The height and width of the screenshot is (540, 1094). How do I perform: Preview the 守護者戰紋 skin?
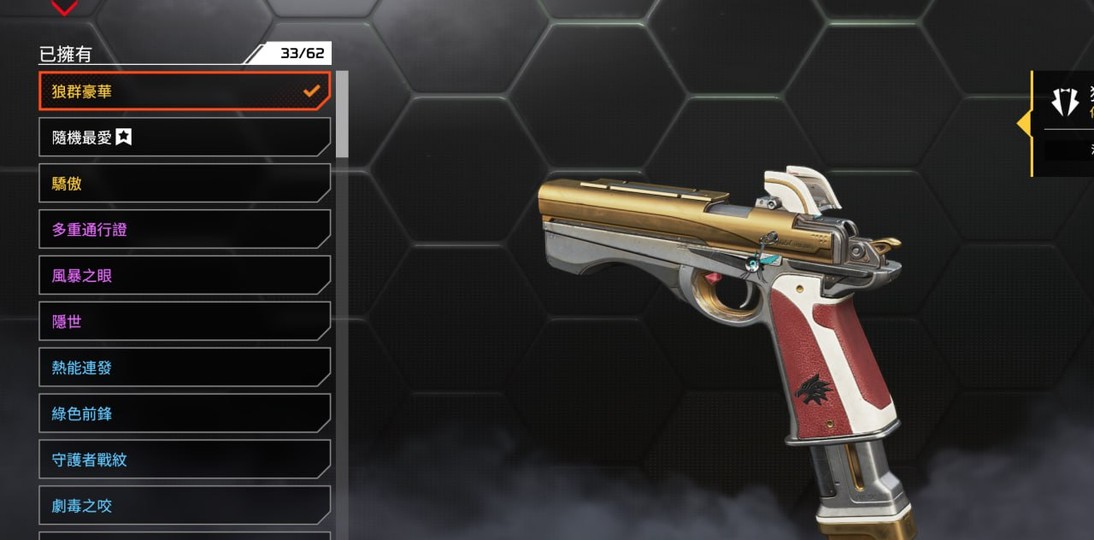[x=184, y=459]
